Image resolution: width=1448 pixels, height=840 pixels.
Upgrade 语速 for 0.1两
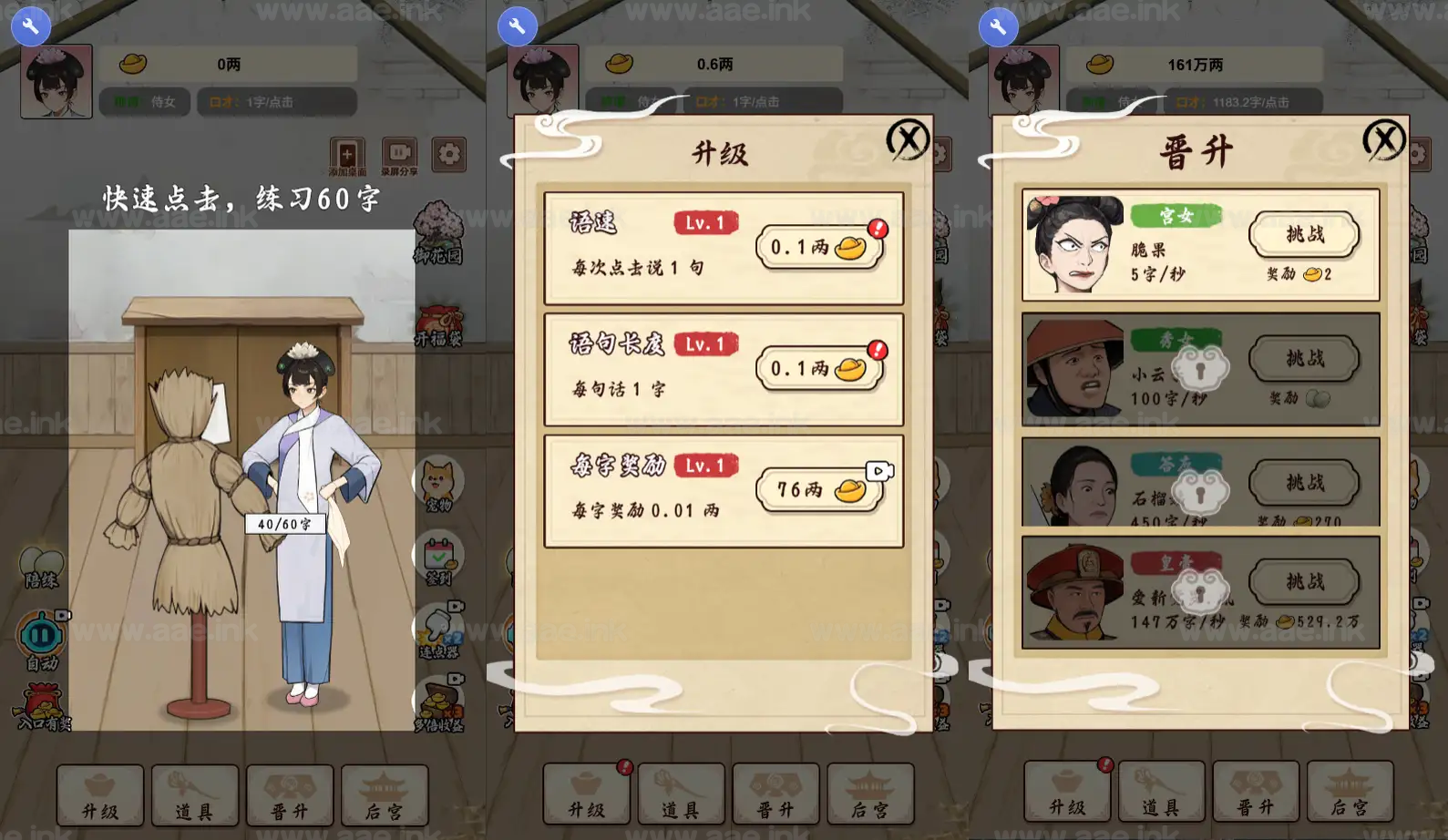coord(818,248)
